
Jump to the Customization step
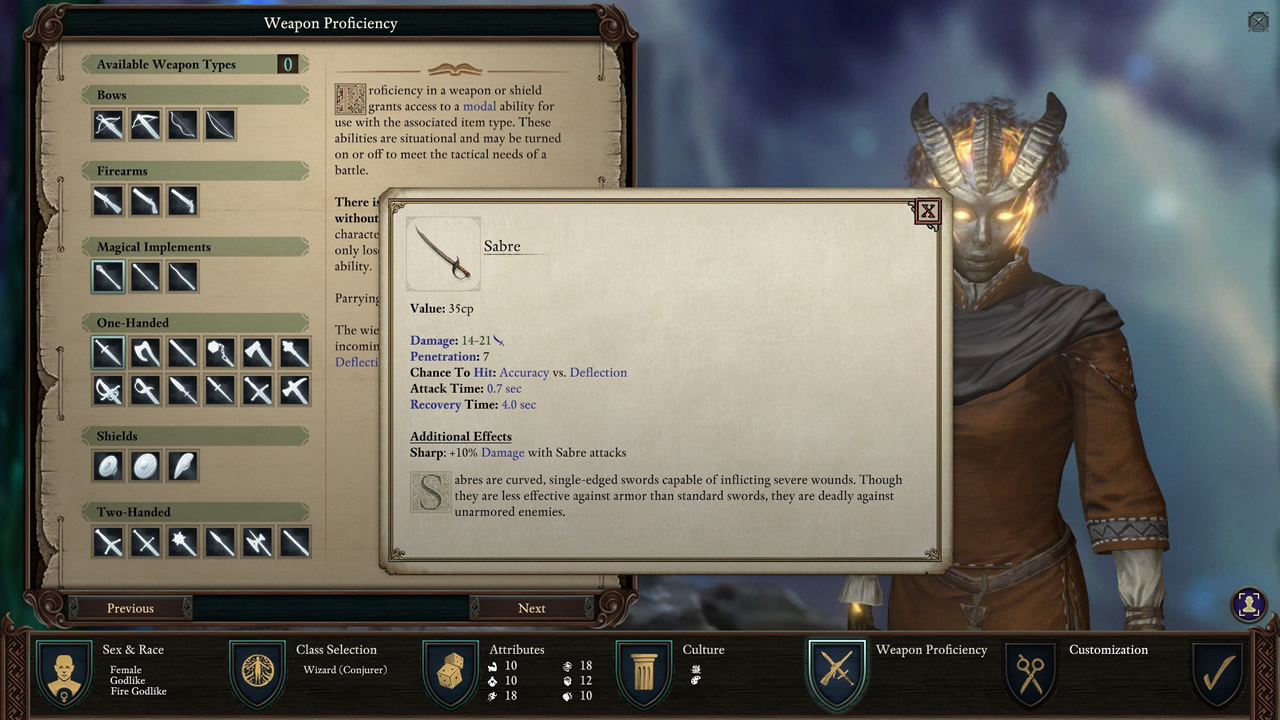(1030, 674)
